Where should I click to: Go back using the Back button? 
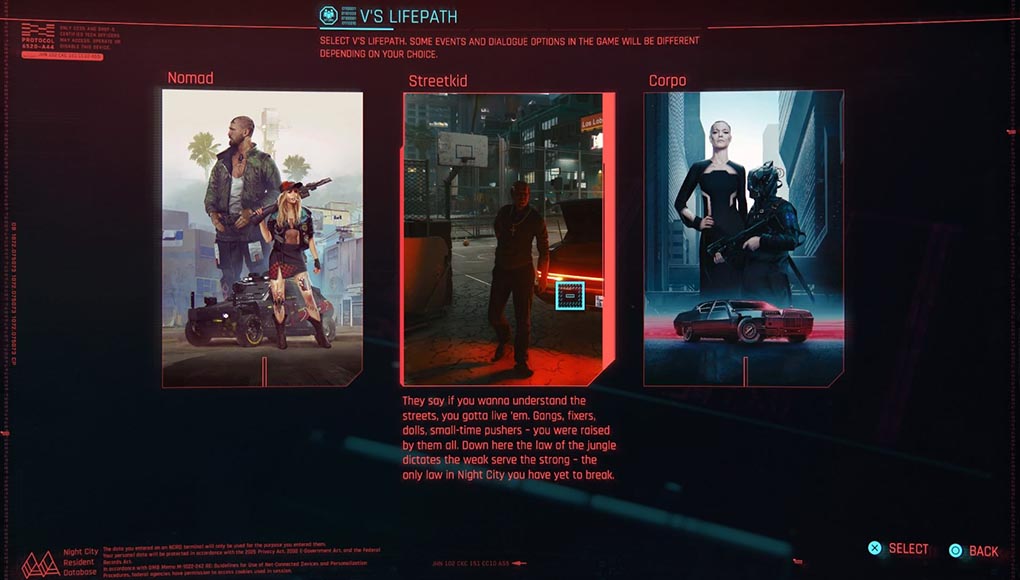(x=974, y=550)
